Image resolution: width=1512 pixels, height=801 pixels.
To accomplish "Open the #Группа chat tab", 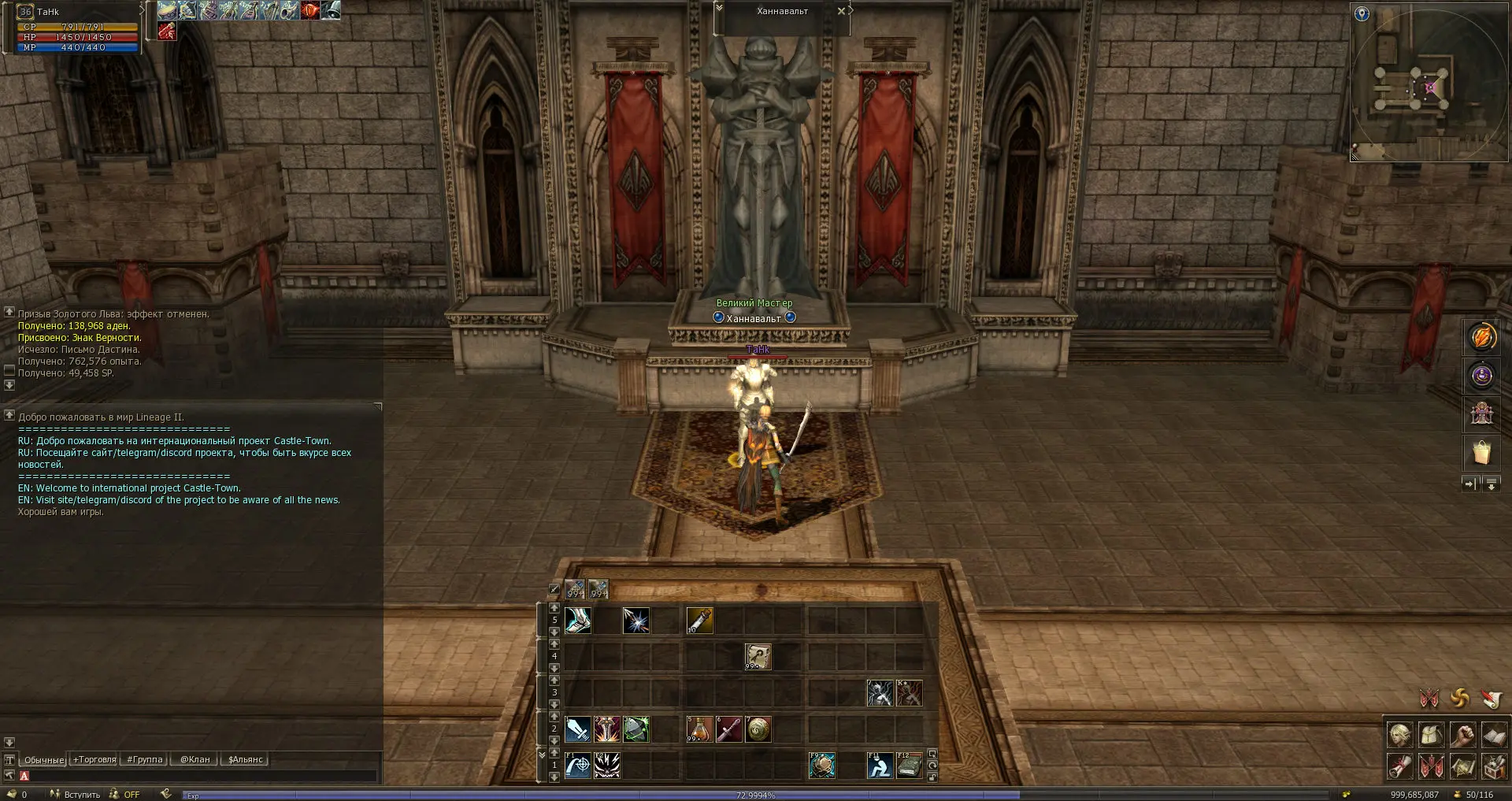I will point(145,759).
